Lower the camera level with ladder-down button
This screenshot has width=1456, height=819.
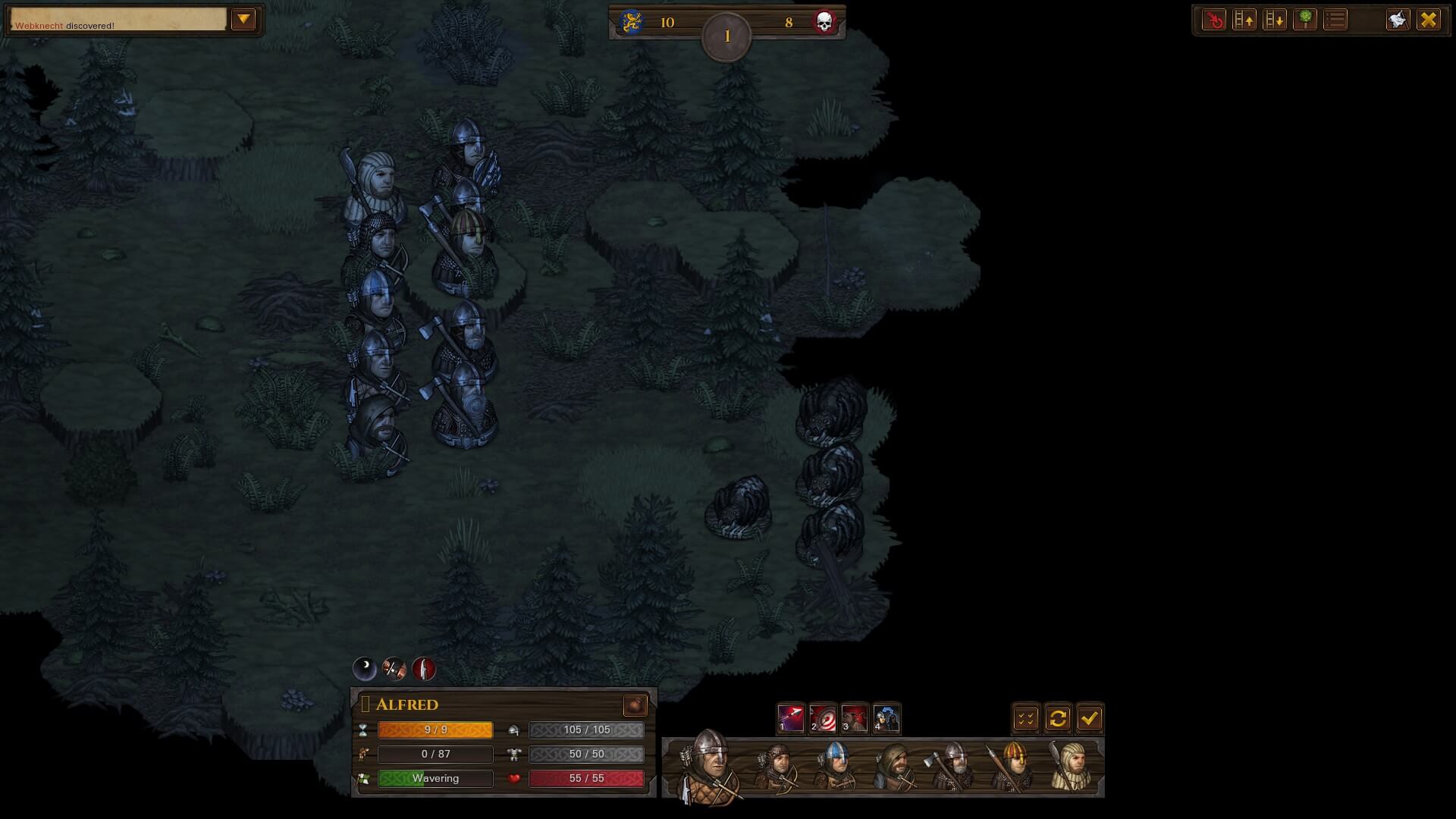[1275, 20]
